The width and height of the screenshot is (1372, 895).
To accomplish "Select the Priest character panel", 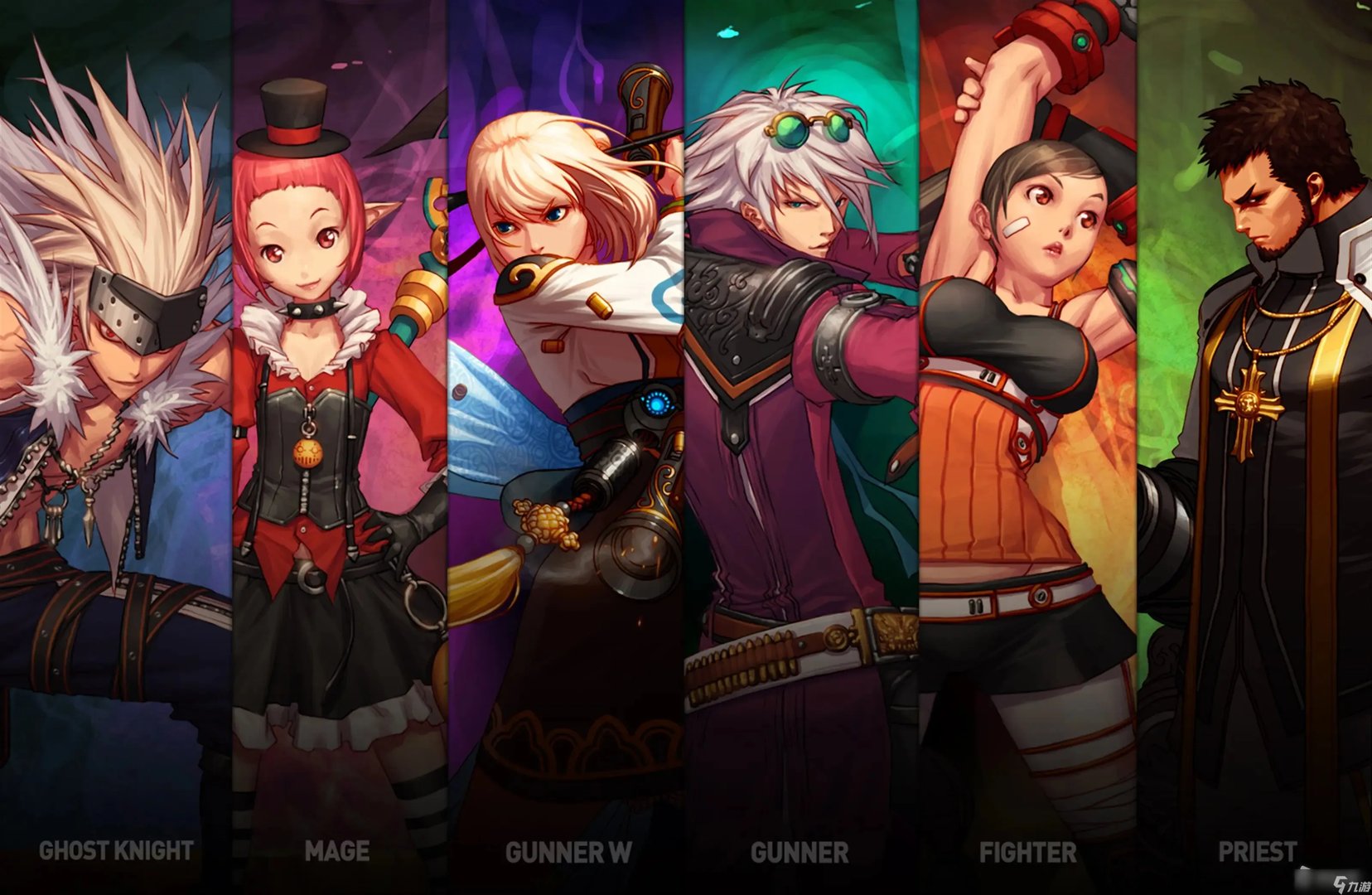I will click(1256, 447).
